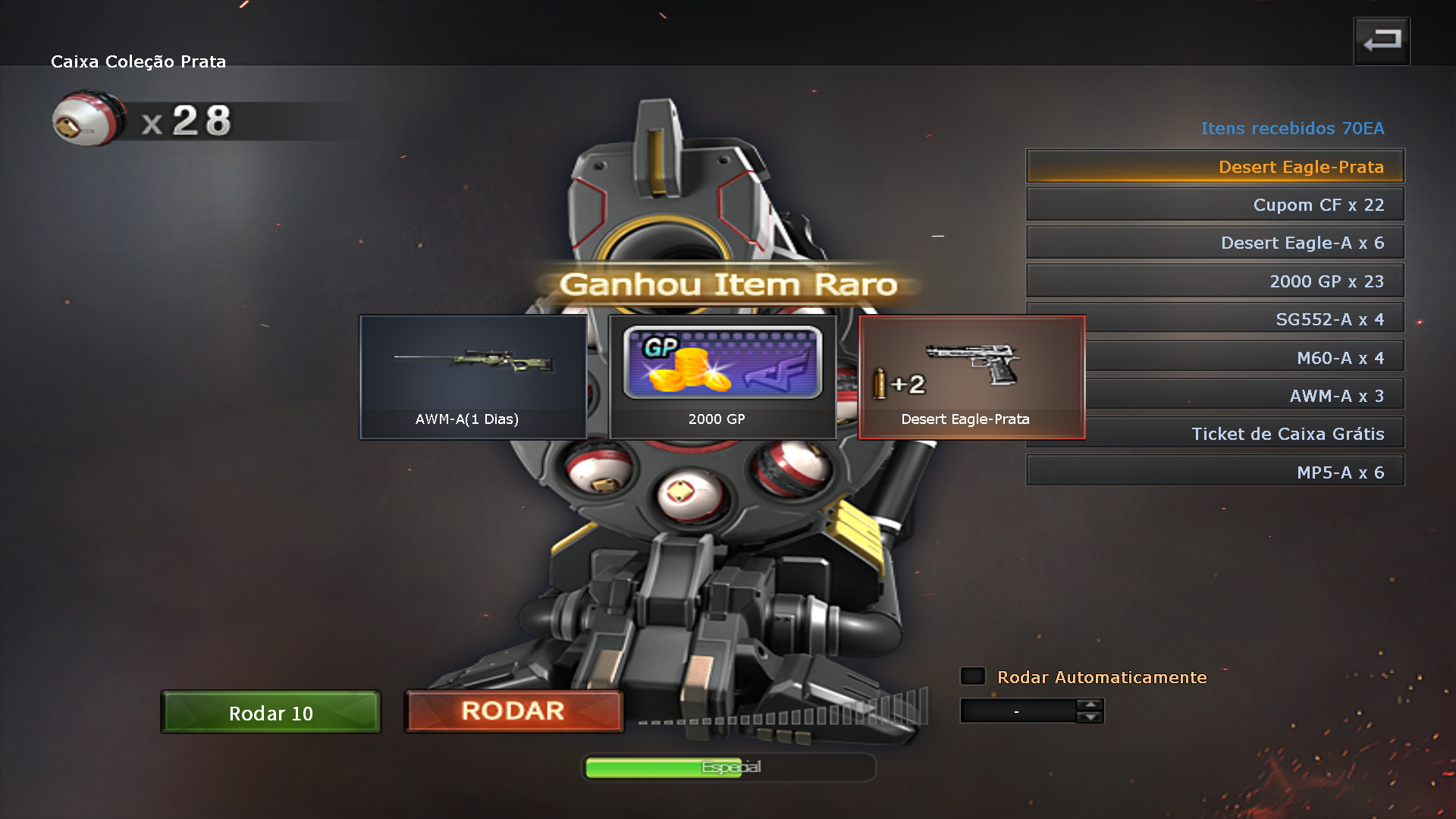Click the red RODAR button
This screenshot has width=1456, height=819.
pyautogui.click(x=514, y=711)
